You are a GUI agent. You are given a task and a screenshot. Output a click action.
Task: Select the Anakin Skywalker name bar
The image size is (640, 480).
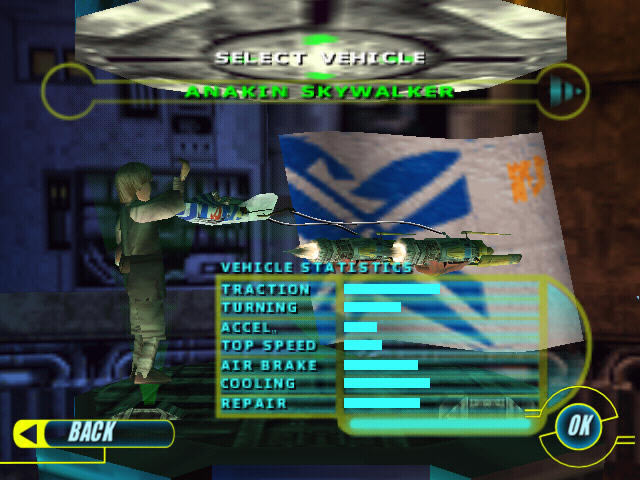click(x=319, y=92)
